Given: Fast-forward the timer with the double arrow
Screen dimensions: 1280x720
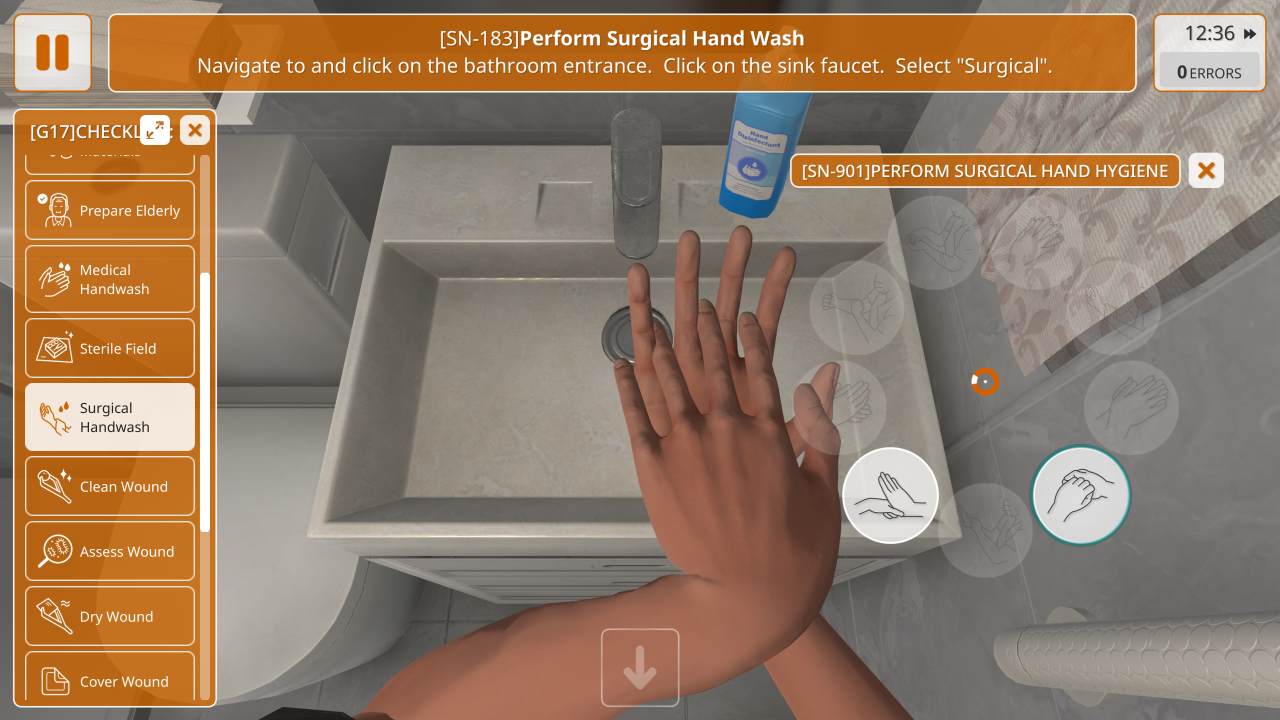Looking at the screenshot, I should (x=1250, y=34).
